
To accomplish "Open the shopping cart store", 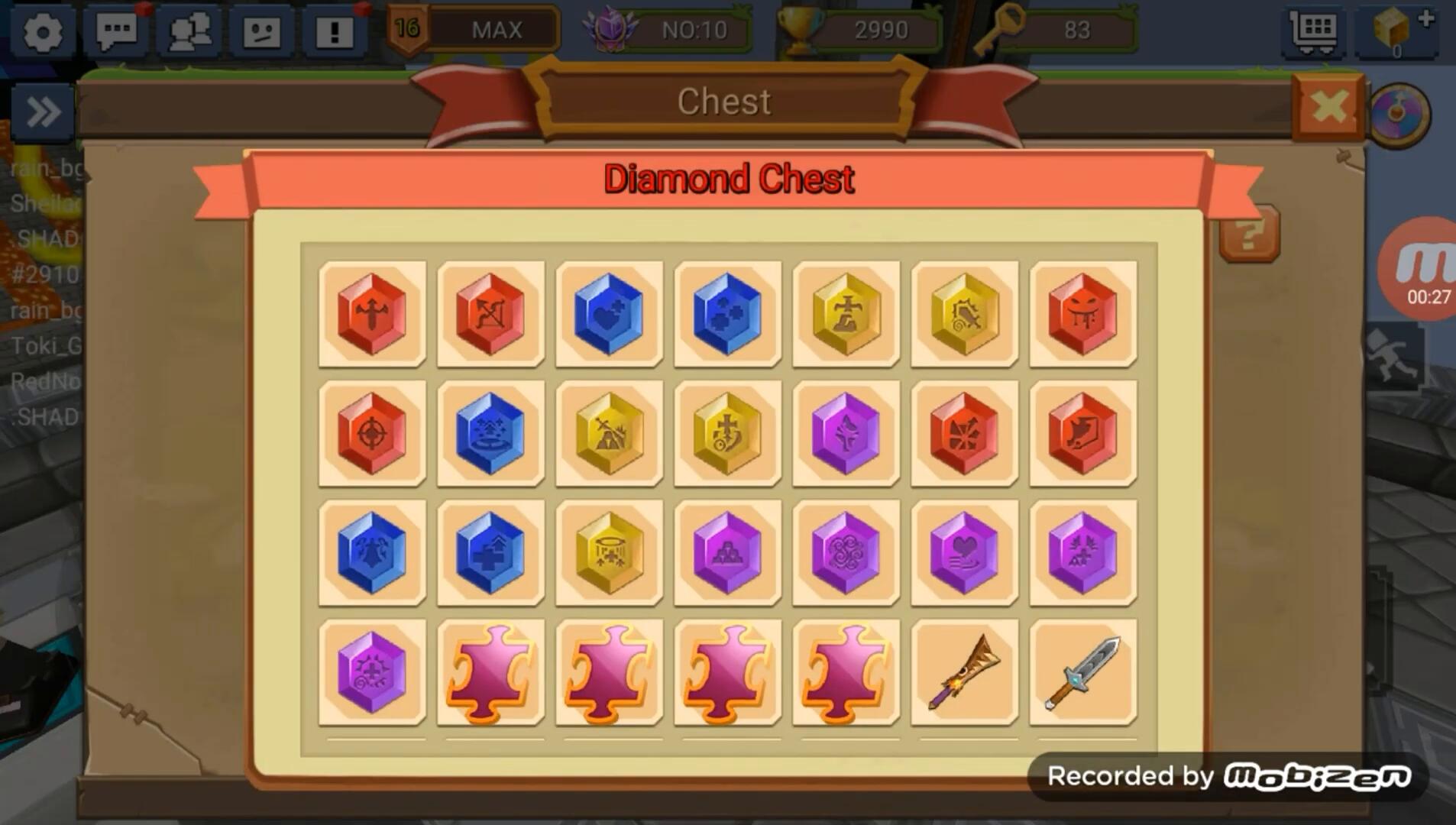I will (1313, 31).
